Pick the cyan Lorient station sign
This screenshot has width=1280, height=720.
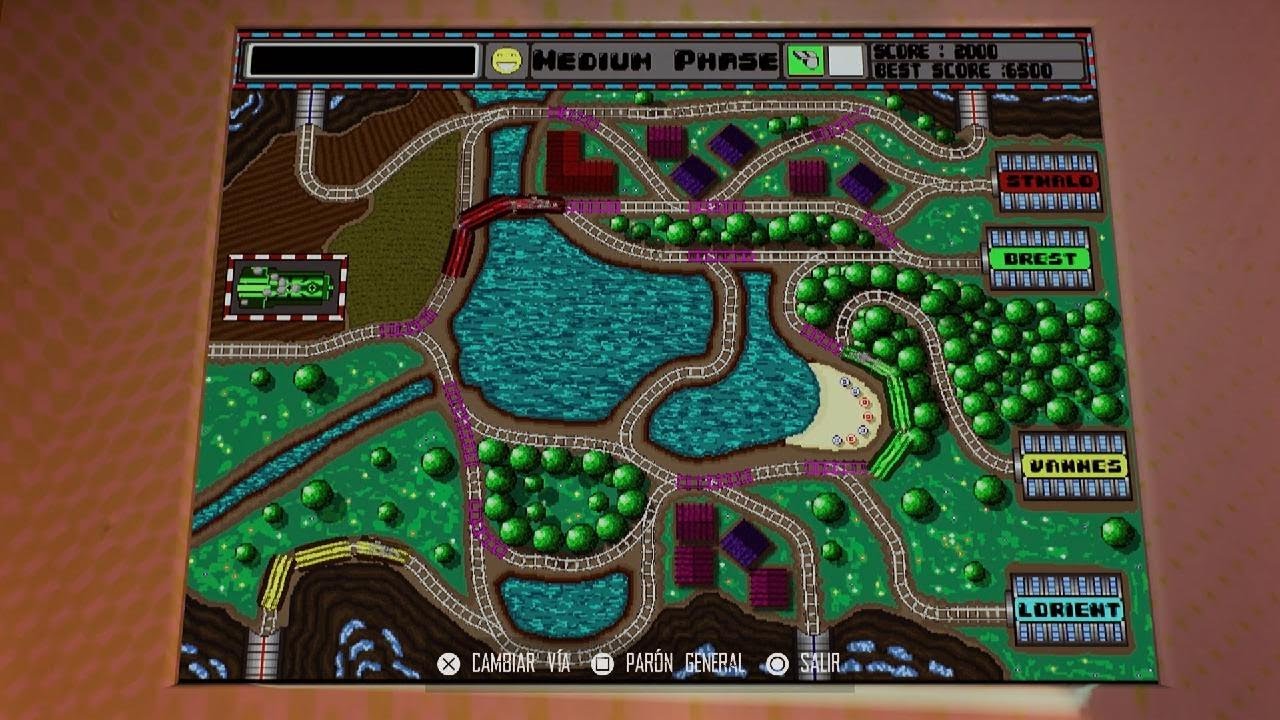1068,609
